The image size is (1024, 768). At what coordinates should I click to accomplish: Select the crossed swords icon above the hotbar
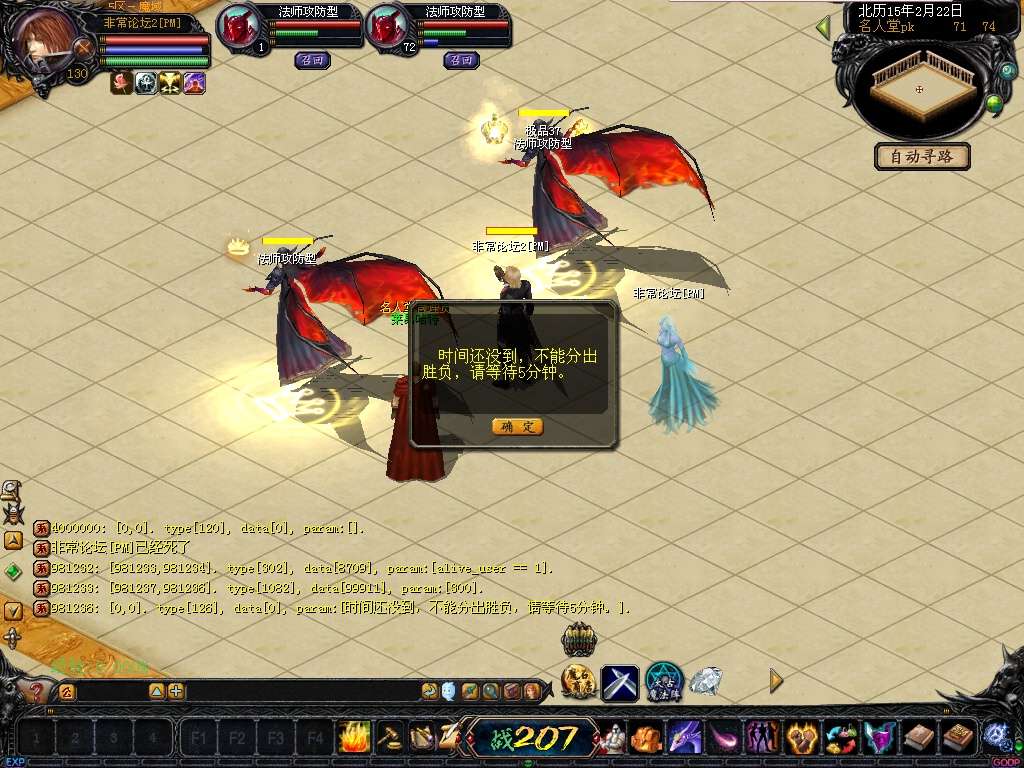coord(620,683)
